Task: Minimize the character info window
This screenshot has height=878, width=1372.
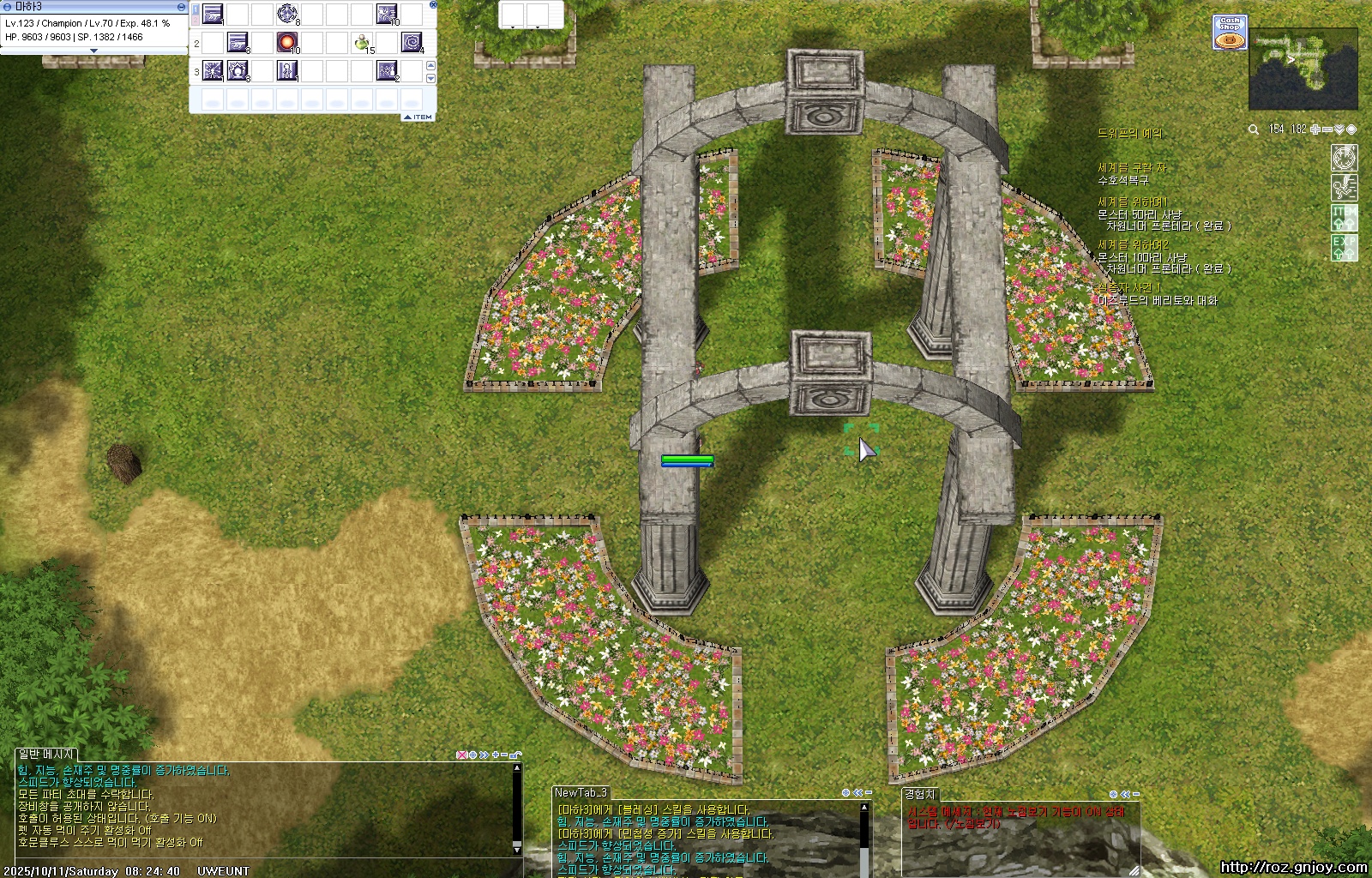Action: click(181, 7)
